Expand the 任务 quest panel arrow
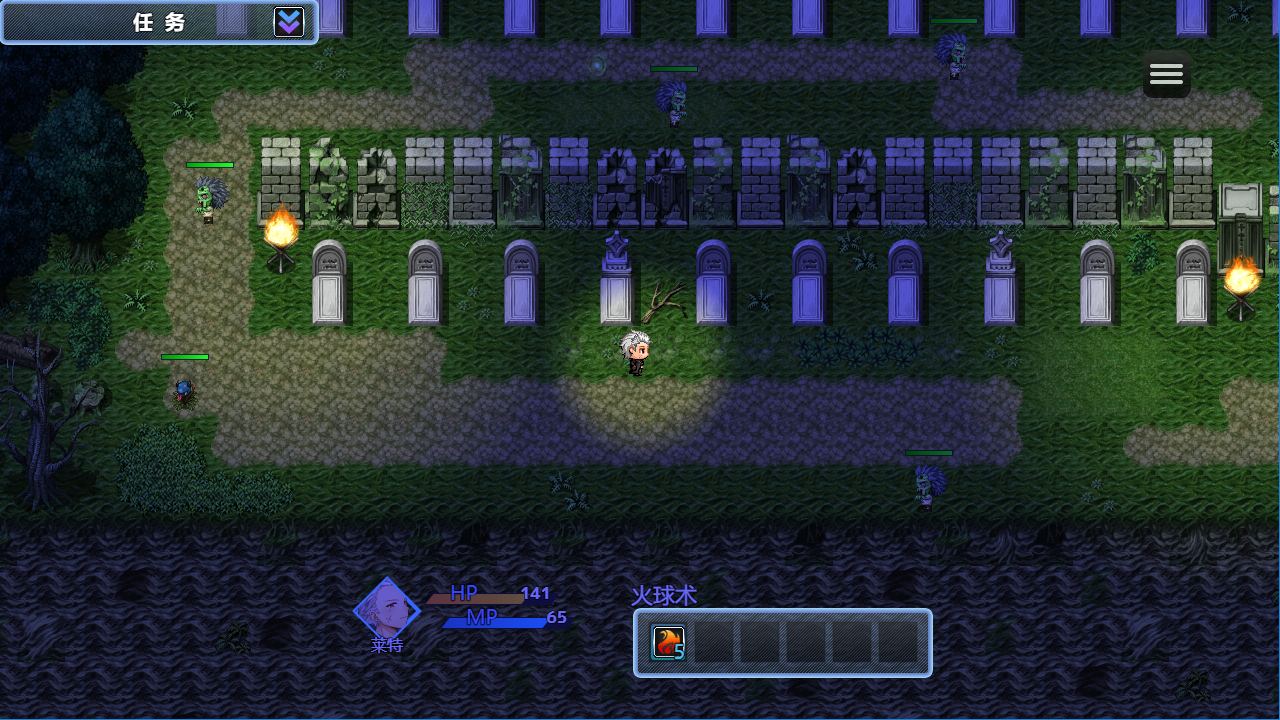1280x720 pixels. (289, 22)
